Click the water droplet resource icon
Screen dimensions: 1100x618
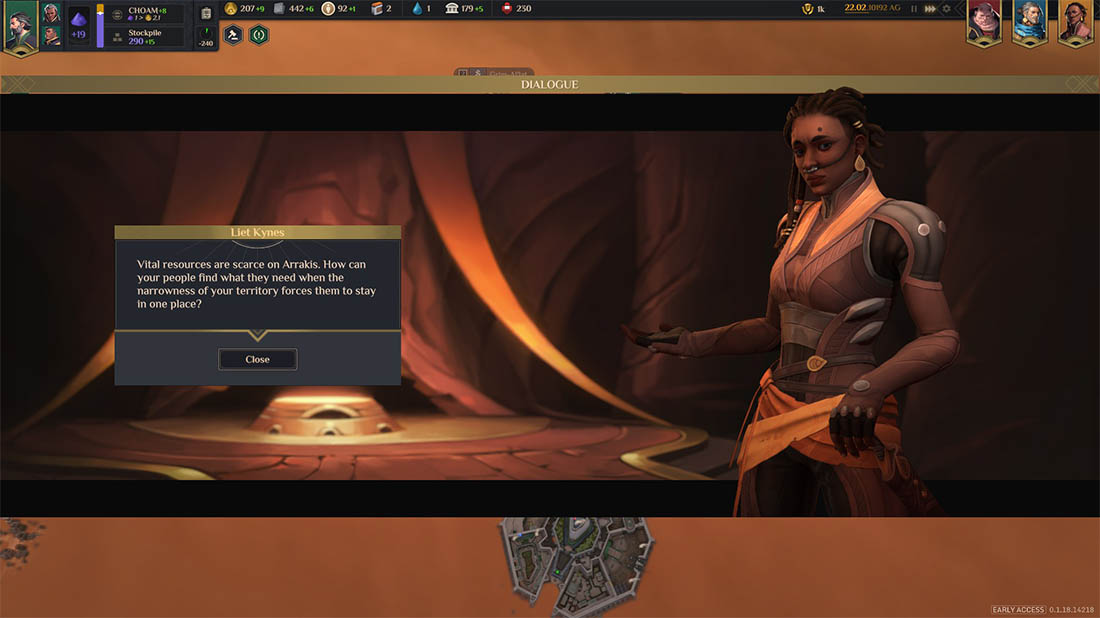pos(417,9)
